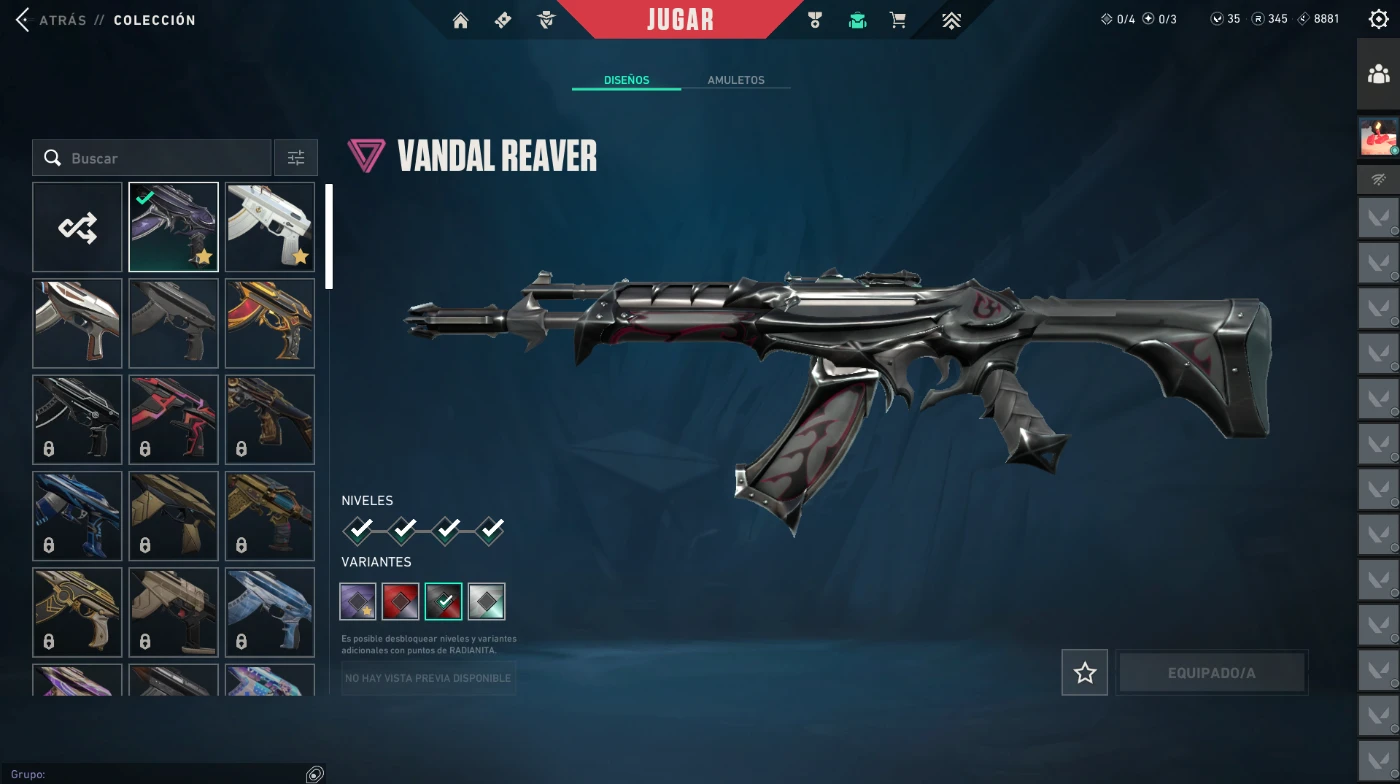Choose the random shuffle skin tile
The image size is (1400, 784).
click(x=77, y=227)
